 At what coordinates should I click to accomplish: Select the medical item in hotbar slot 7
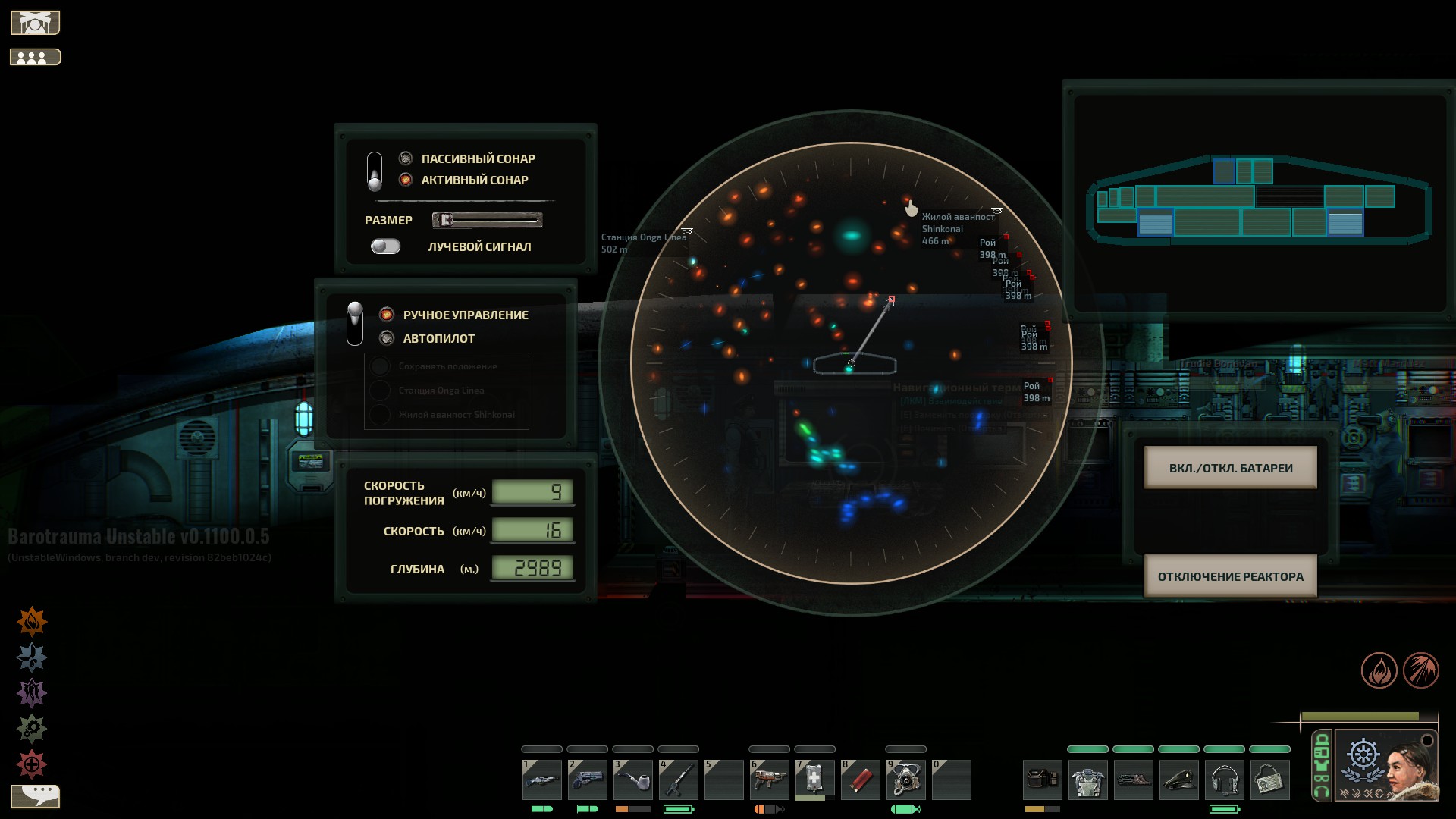tap(815, 779)
